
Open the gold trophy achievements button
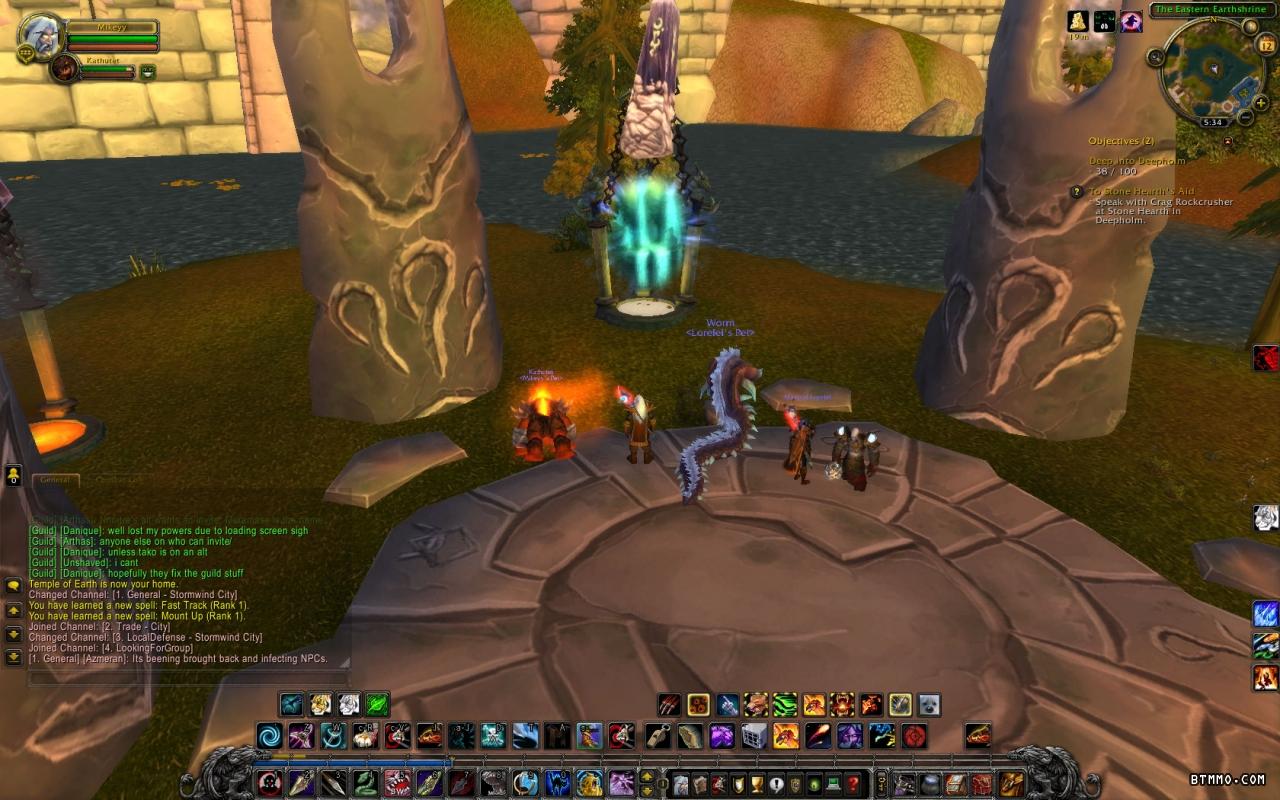click(x=757, y=783)
